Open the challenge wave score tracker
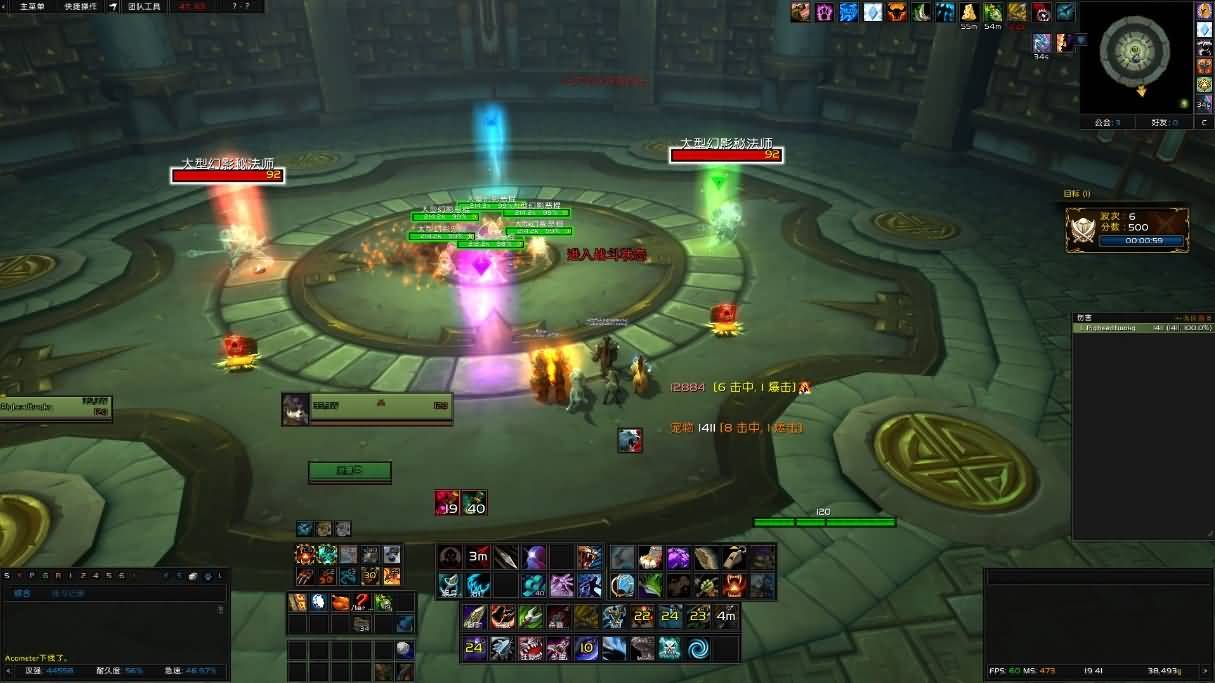The image size is (1215, 683). (1126, 229)
